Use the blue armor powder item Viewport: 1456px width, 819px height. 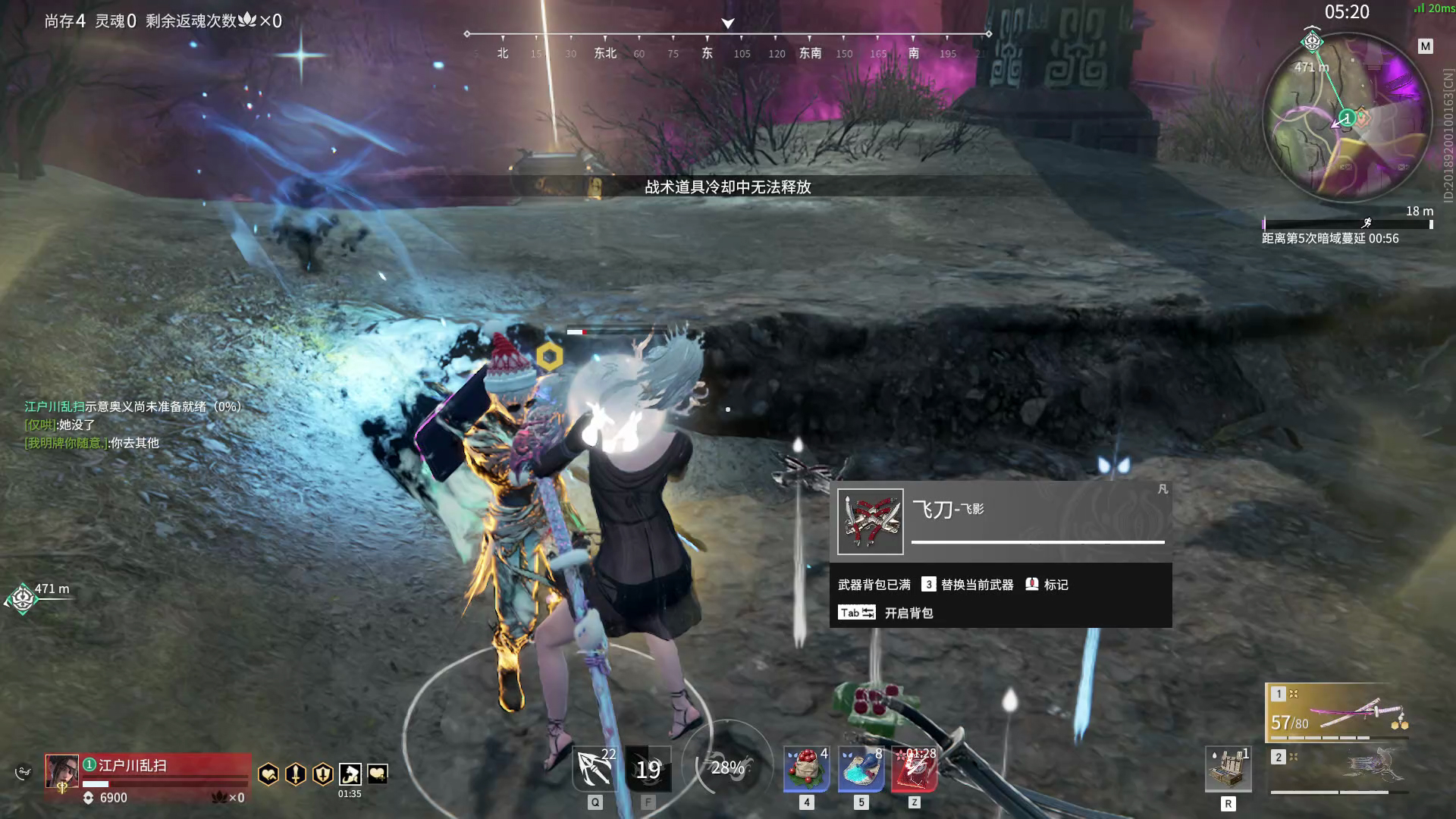tap(861, 769)
